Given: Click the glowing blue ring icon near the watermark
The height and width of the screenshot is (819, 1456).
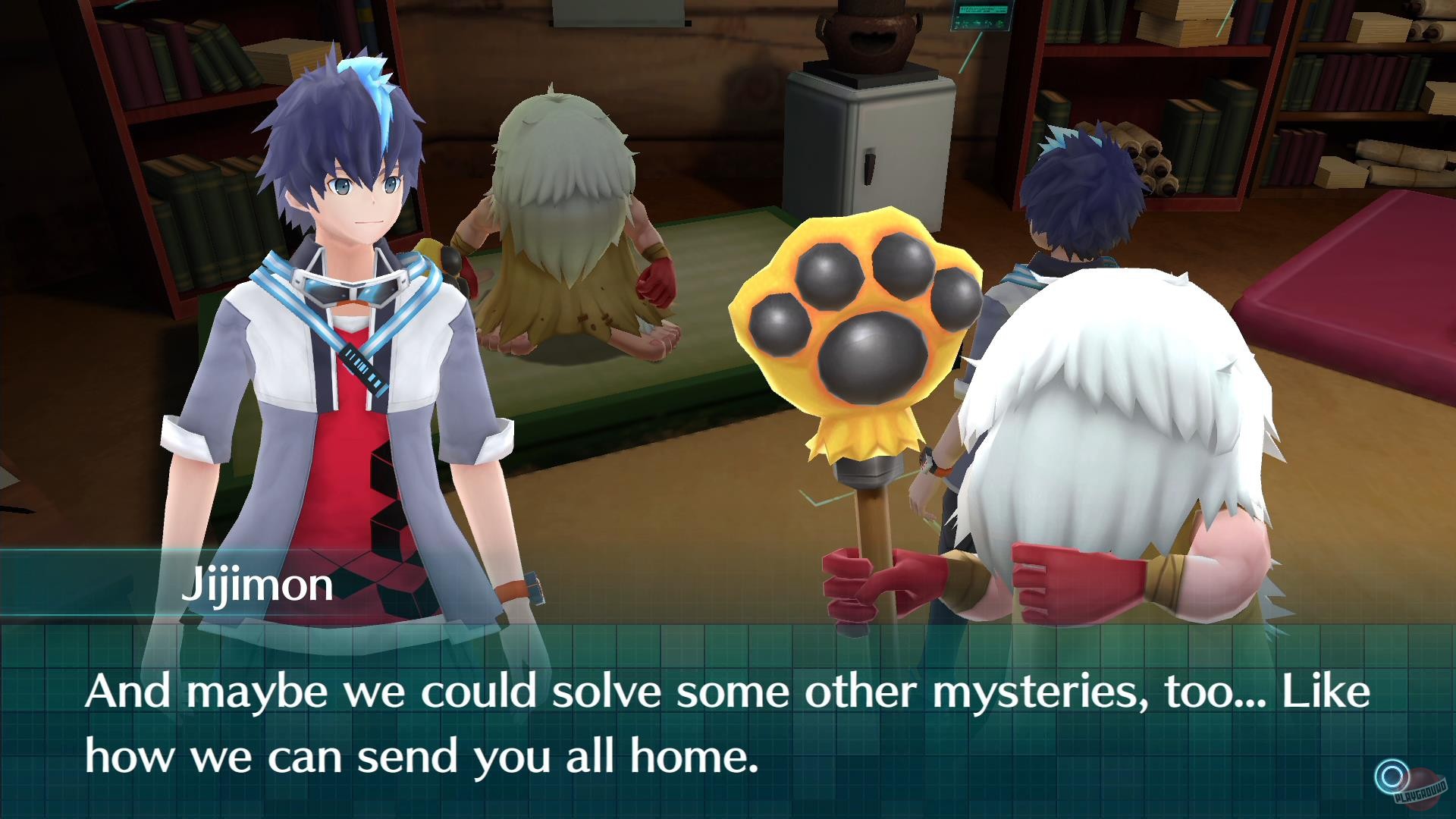Looking at the screenshot, I should 1392,776.
